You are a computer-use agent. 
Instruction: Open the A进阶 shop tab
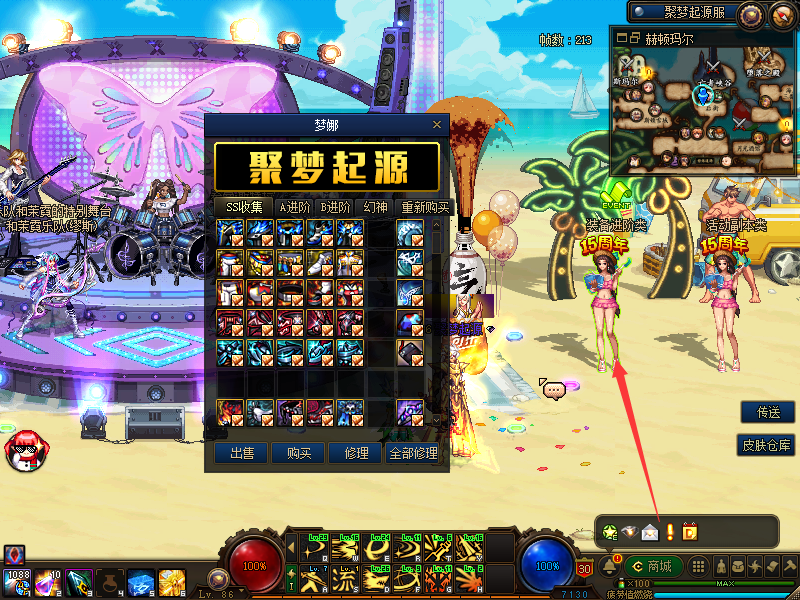tap(294, 207)
